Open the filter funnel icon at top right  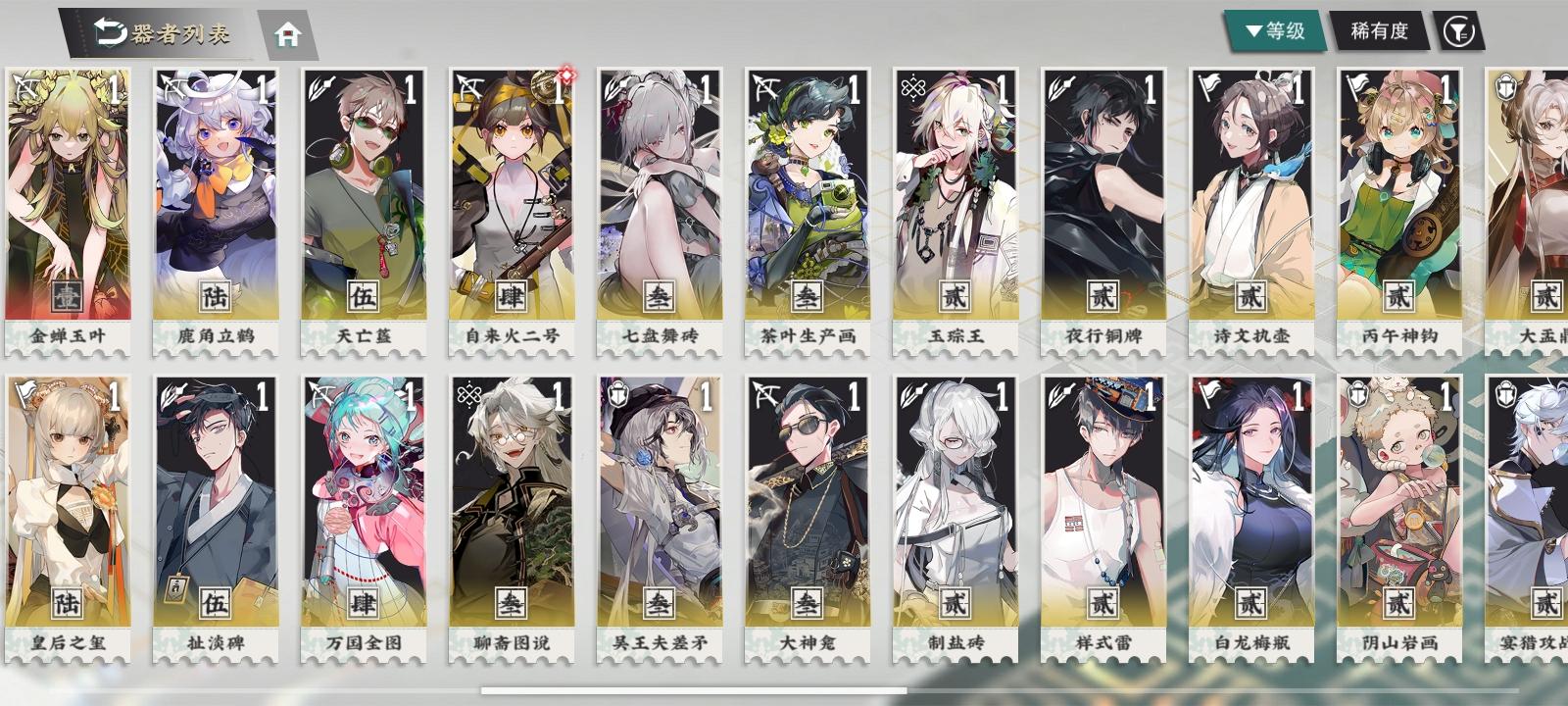pyautogui.click(x=1461, y=32)
